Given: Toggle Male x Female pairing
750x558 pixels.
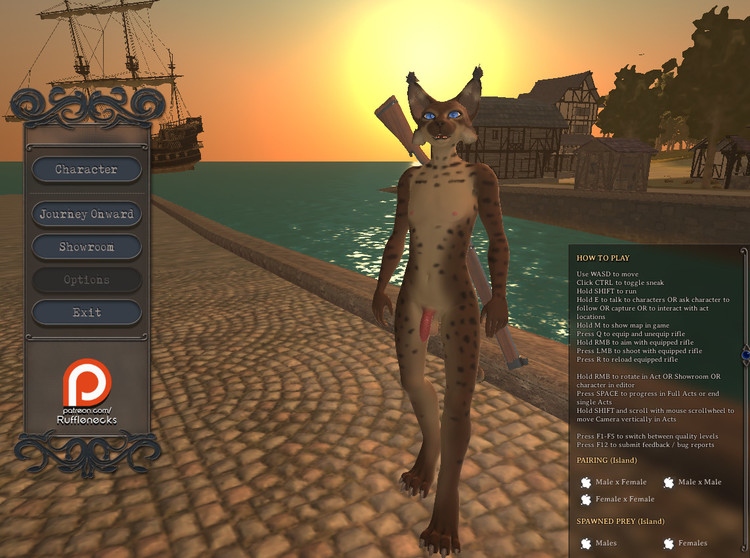Looking at the screenshot, I should tap(585, 482).
